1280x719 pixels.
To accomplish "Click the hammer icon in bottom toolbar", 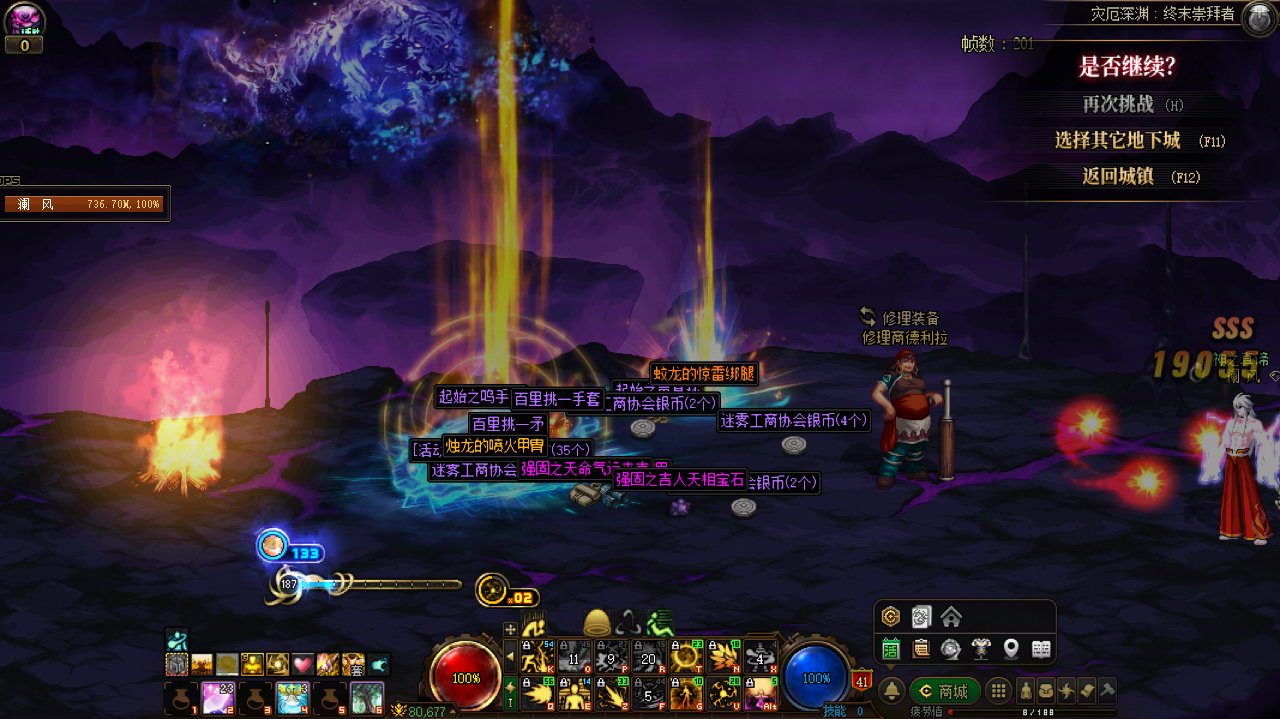I will tap(1107, 690).
